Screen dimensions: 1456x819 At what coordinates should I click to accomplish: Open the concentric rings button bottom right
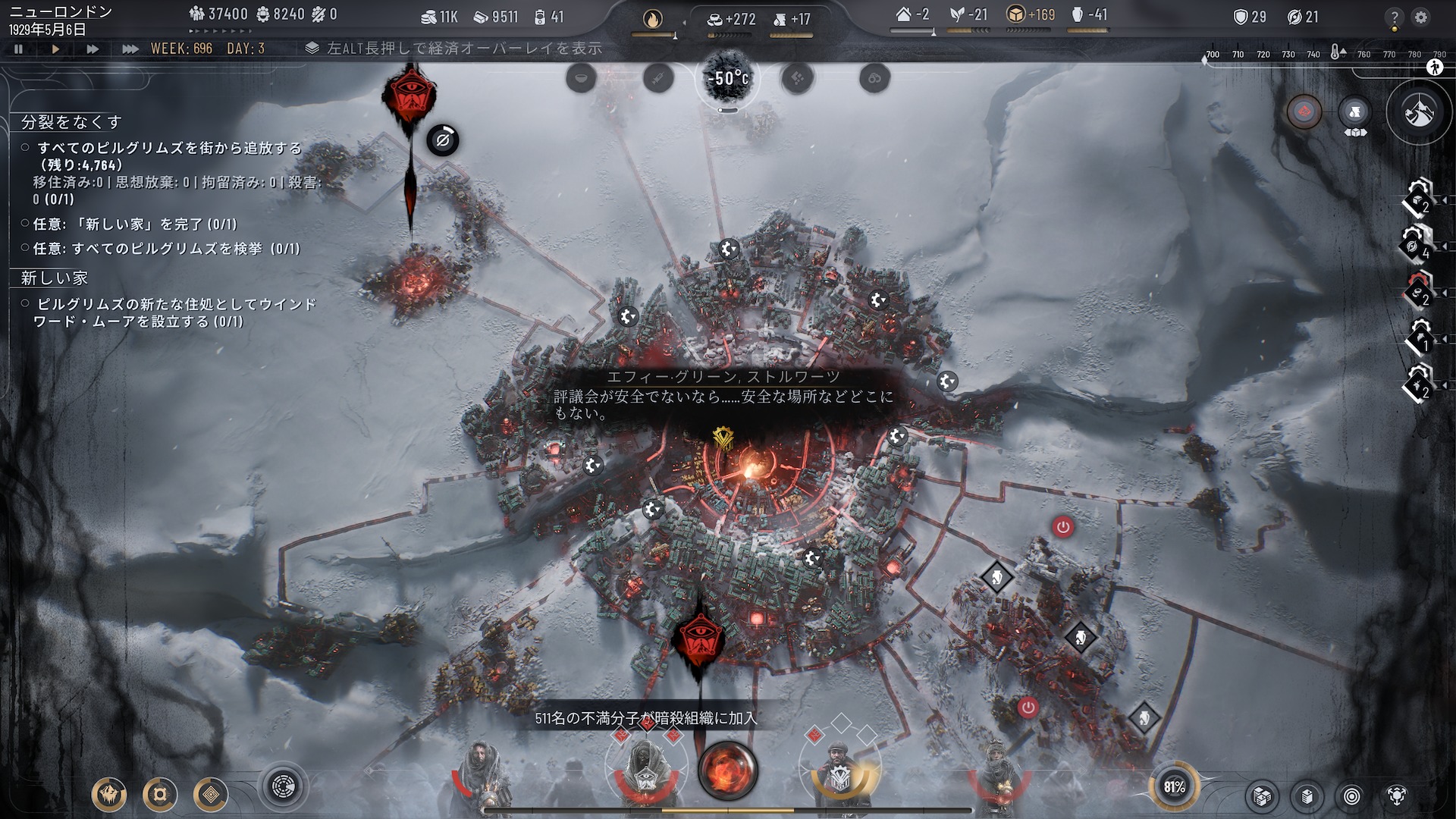click(x=1351, y=796)
